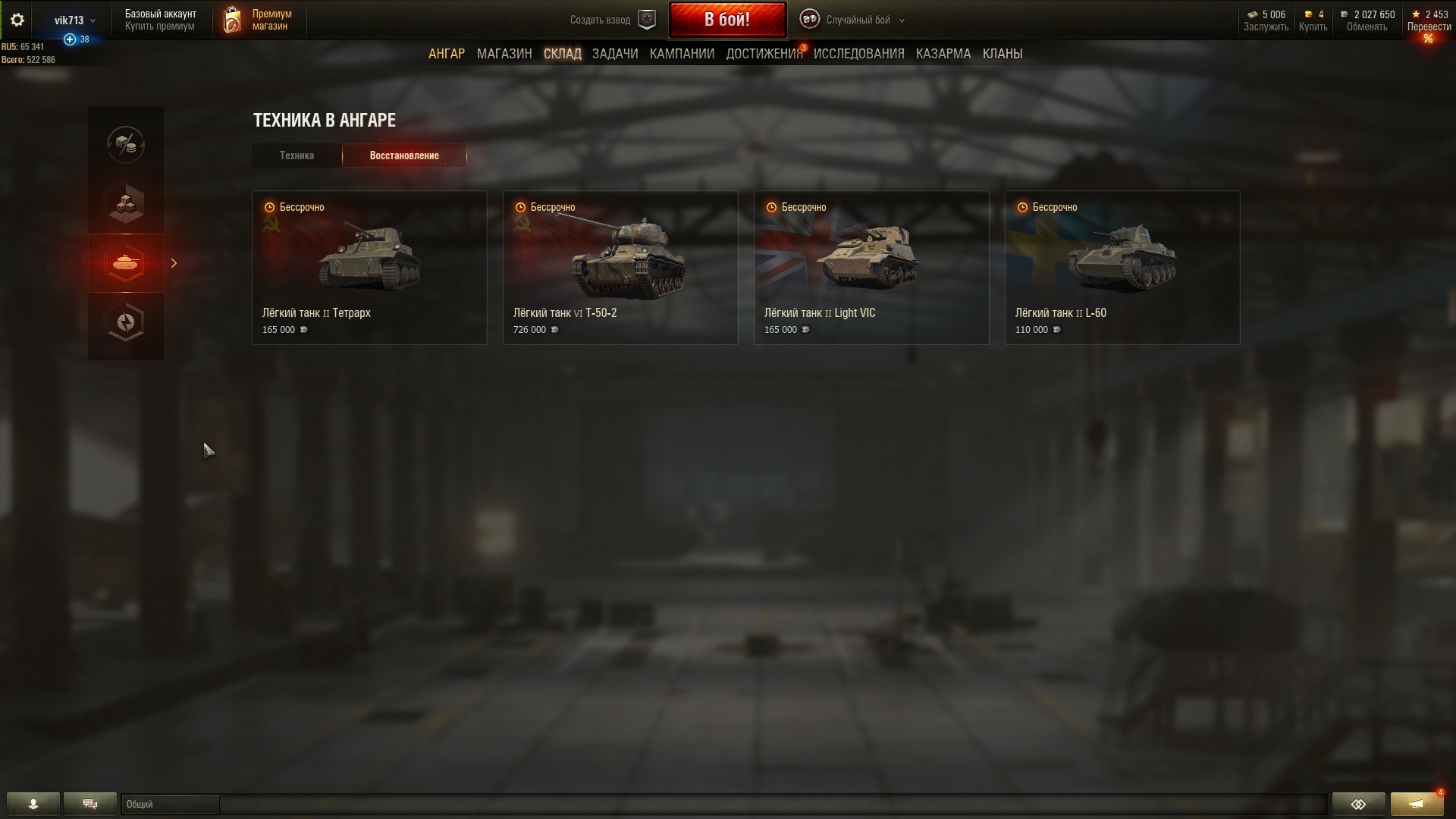Expand the sidebar with the chevron arrow
1456x819 pixels.
(x=174, y=263)
